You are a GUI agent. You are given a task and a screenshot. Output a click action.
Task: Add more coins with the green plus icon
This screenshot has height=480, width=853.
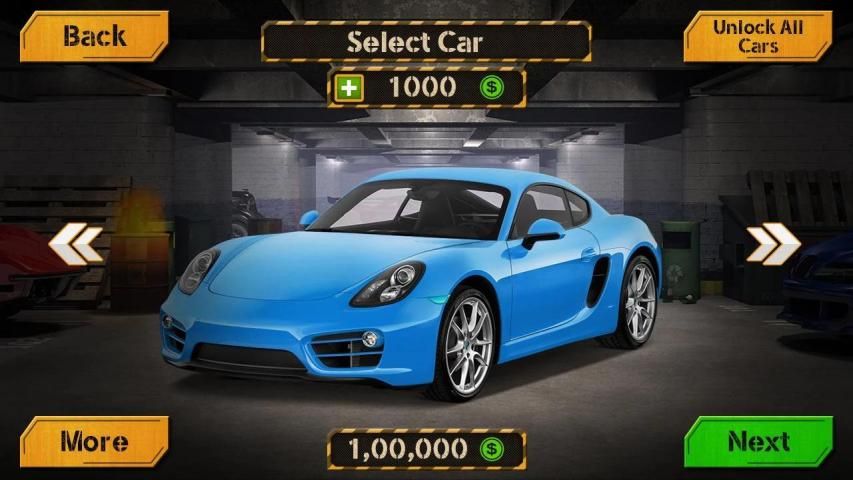tap(349, 88)
